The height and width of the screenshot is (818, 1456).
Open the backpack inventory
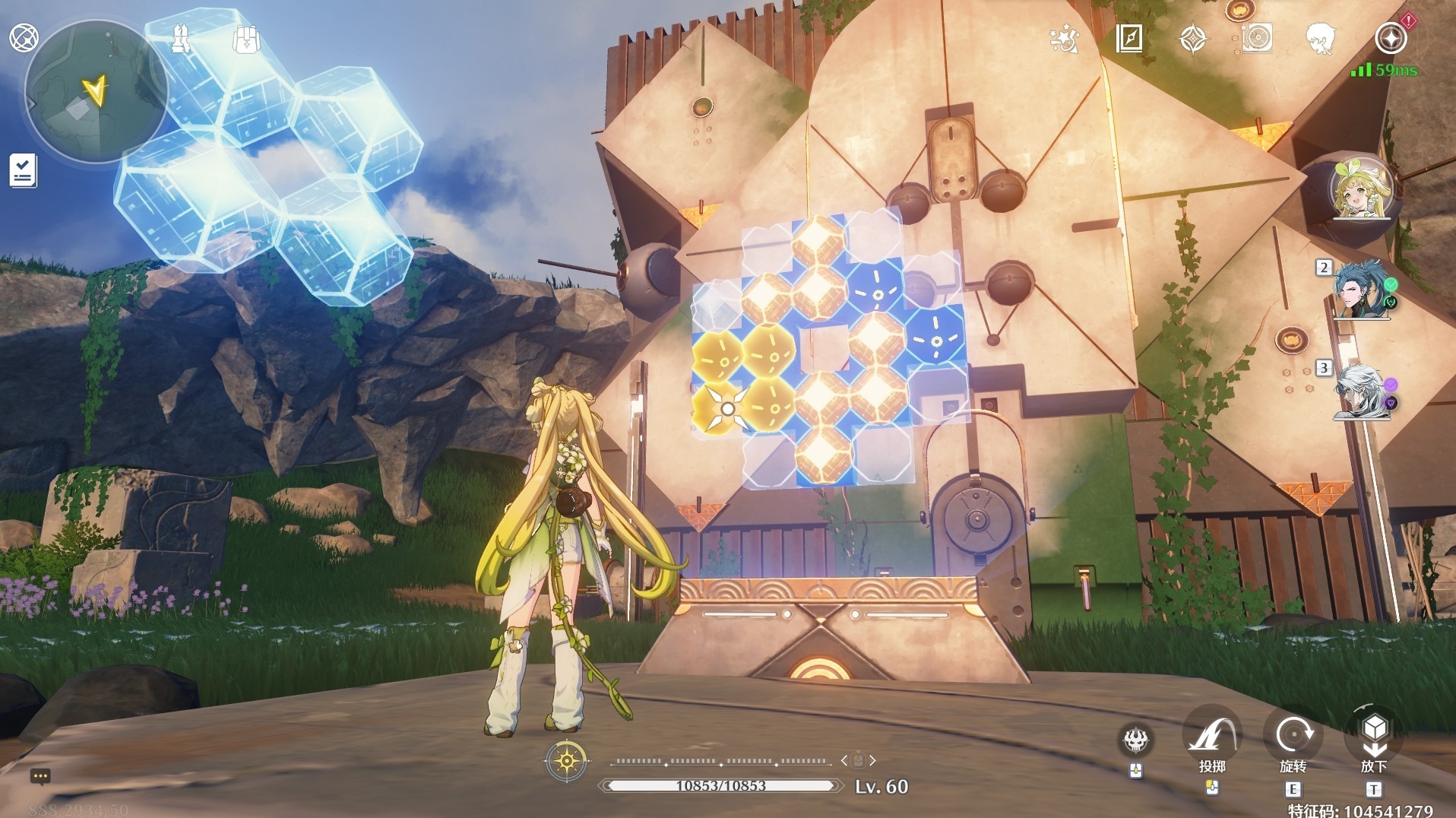click(246, 39)
